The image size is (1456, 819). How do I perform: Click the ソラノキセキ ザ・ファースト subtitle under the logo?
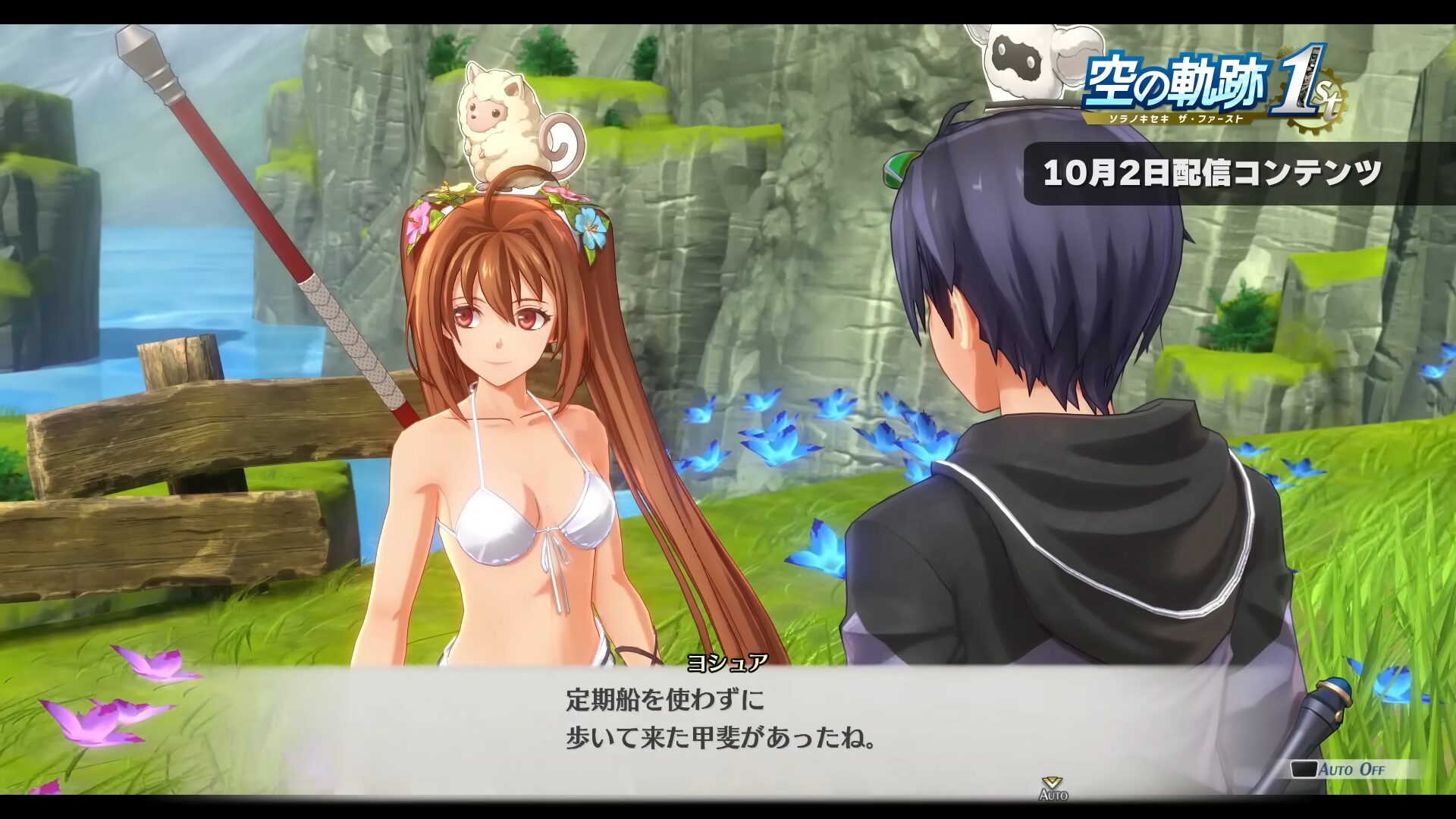1175,119
